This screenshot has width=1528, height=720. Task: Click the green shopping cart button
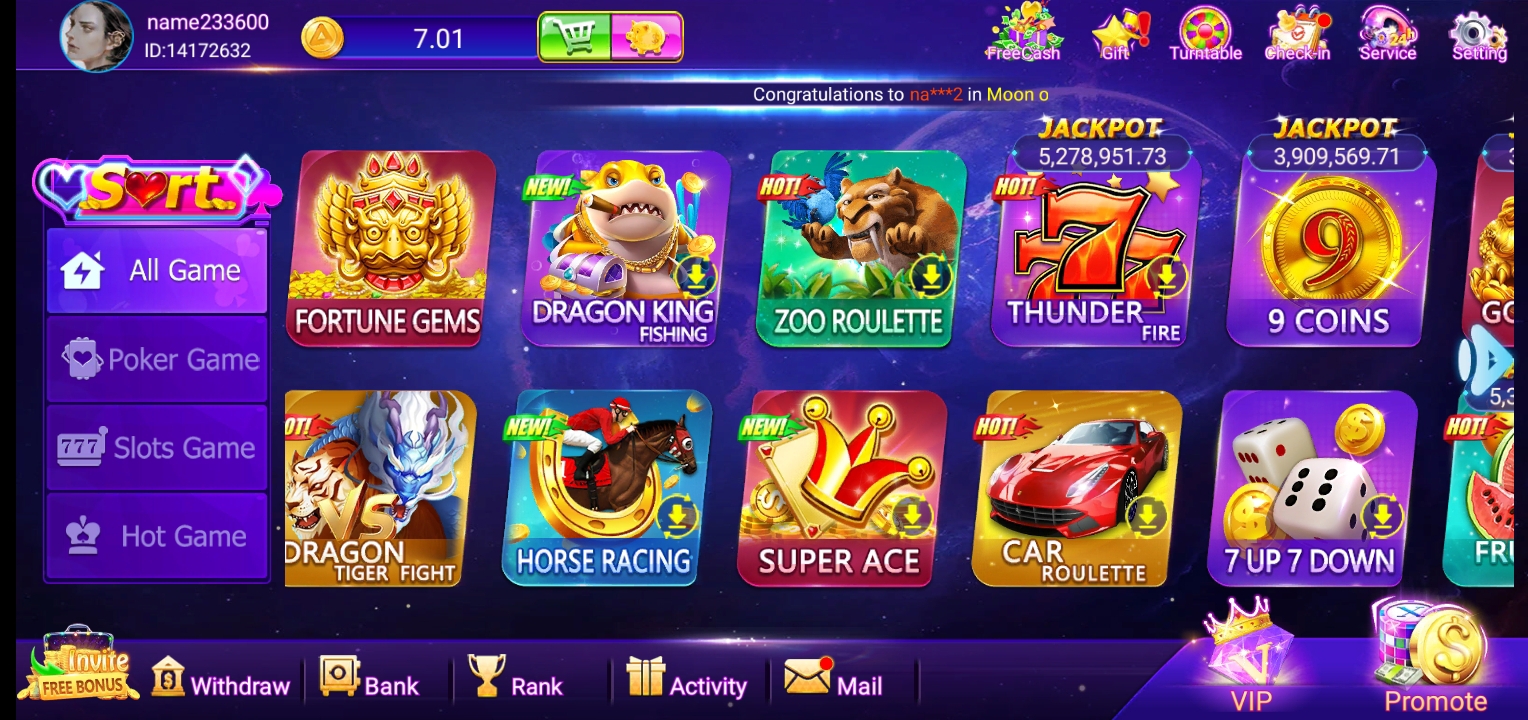(575, 38)
